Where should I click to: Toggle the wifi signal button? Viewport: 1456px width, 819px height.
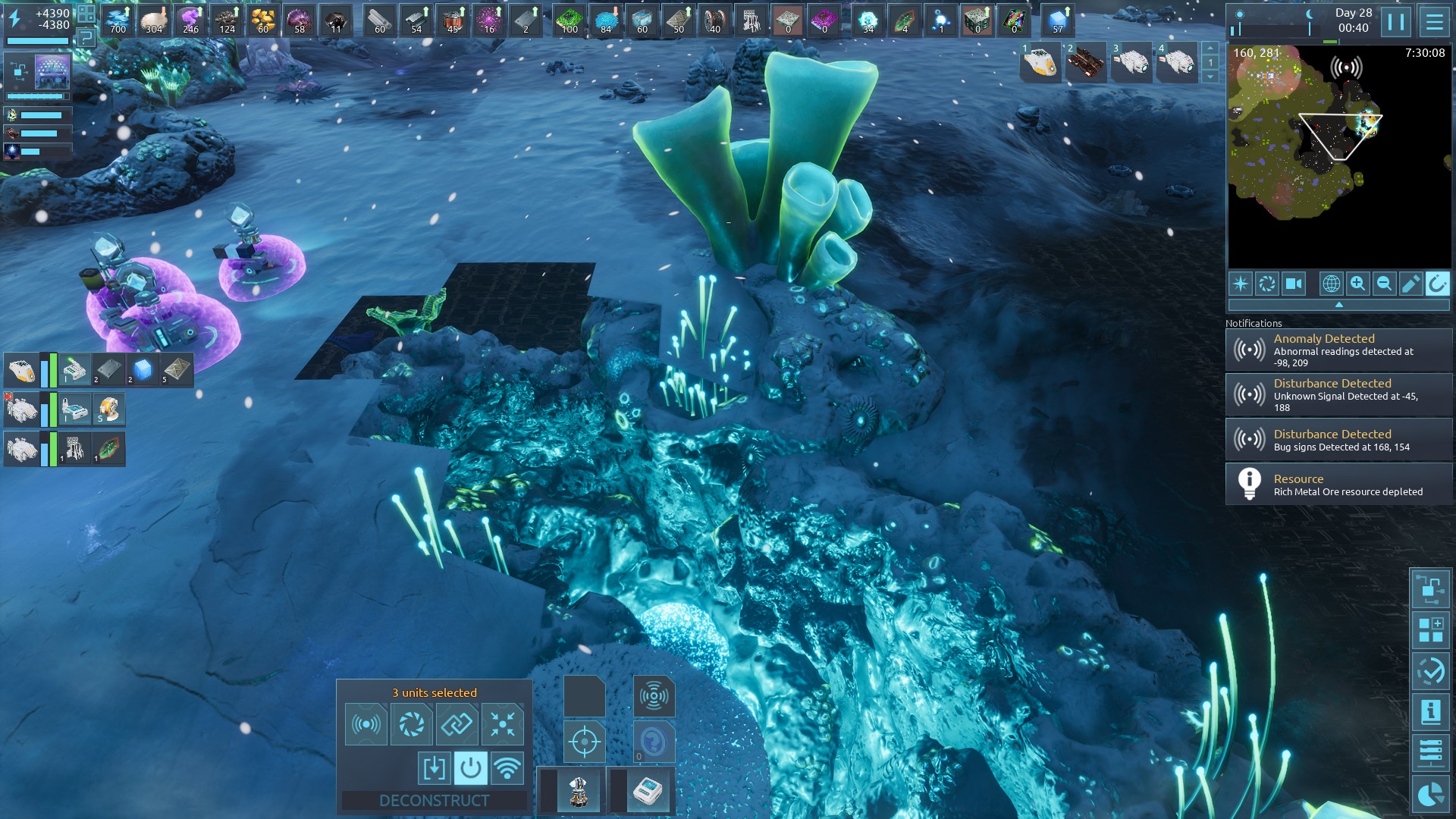(507, 768)
